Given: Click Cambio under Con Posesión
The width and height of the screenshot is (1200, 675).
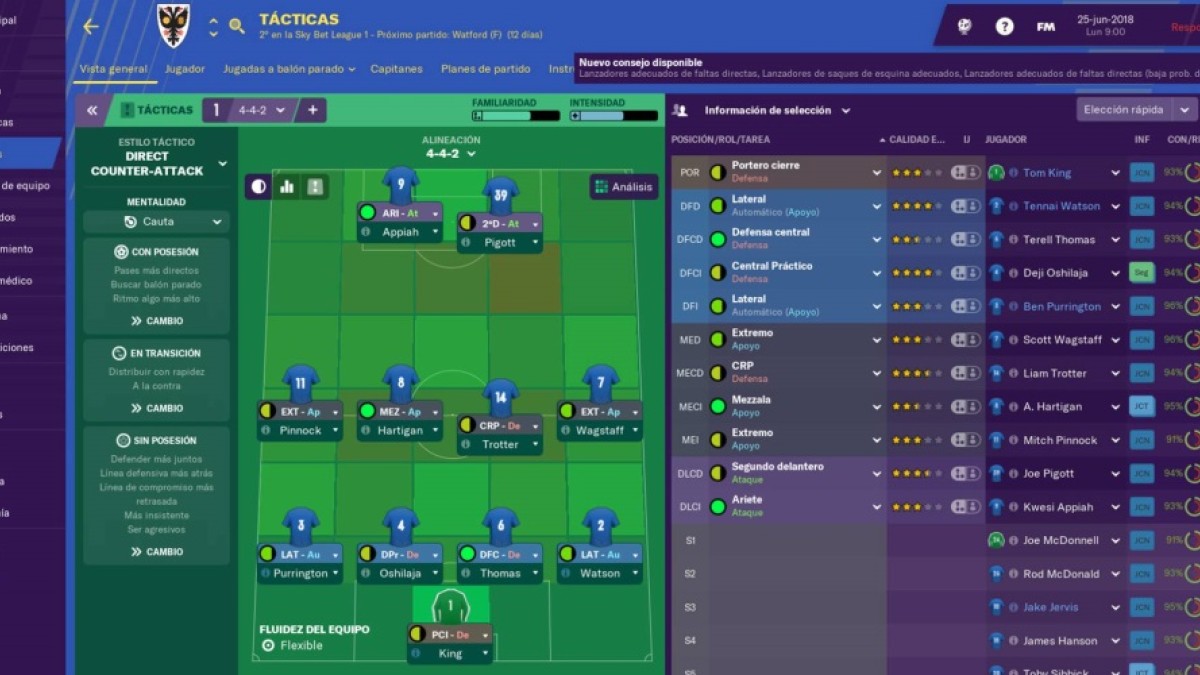Looking at the screenshot, I should click(157, 321).
